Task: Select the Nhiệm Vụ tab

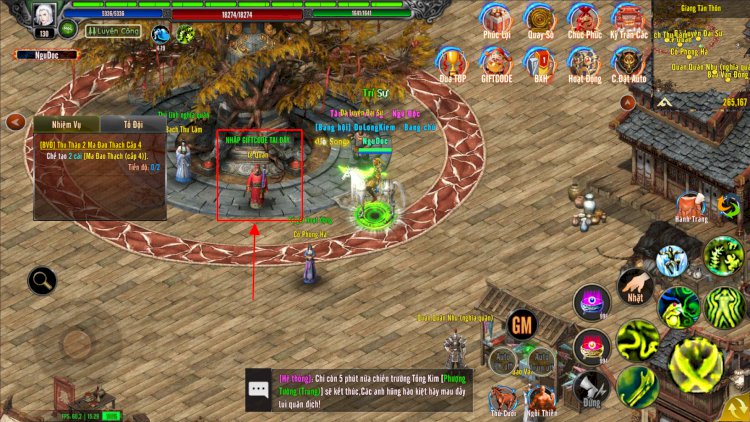Action: pyautogui.click(x=68, y=124)
